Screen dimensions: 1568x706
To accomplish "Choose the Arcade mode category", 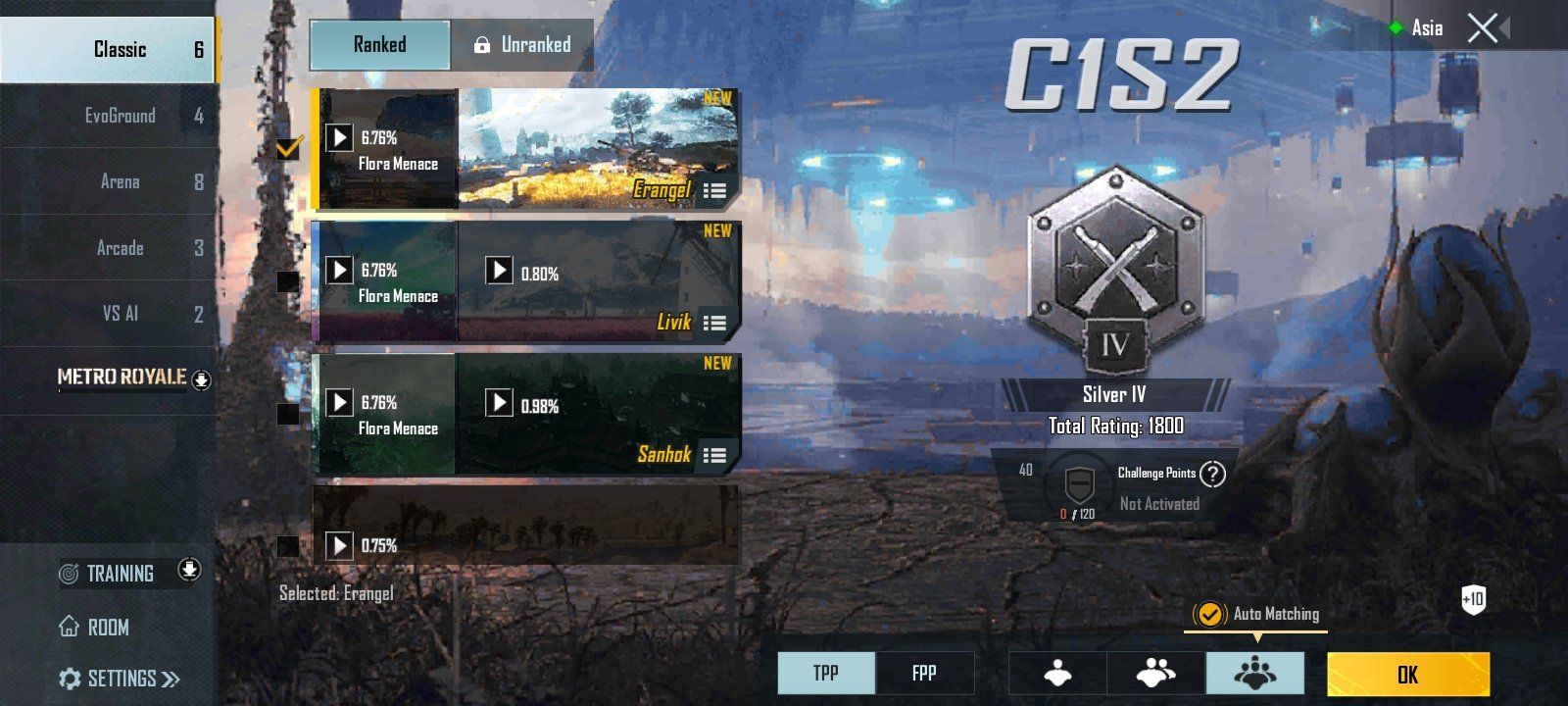I will coord(120,248).
